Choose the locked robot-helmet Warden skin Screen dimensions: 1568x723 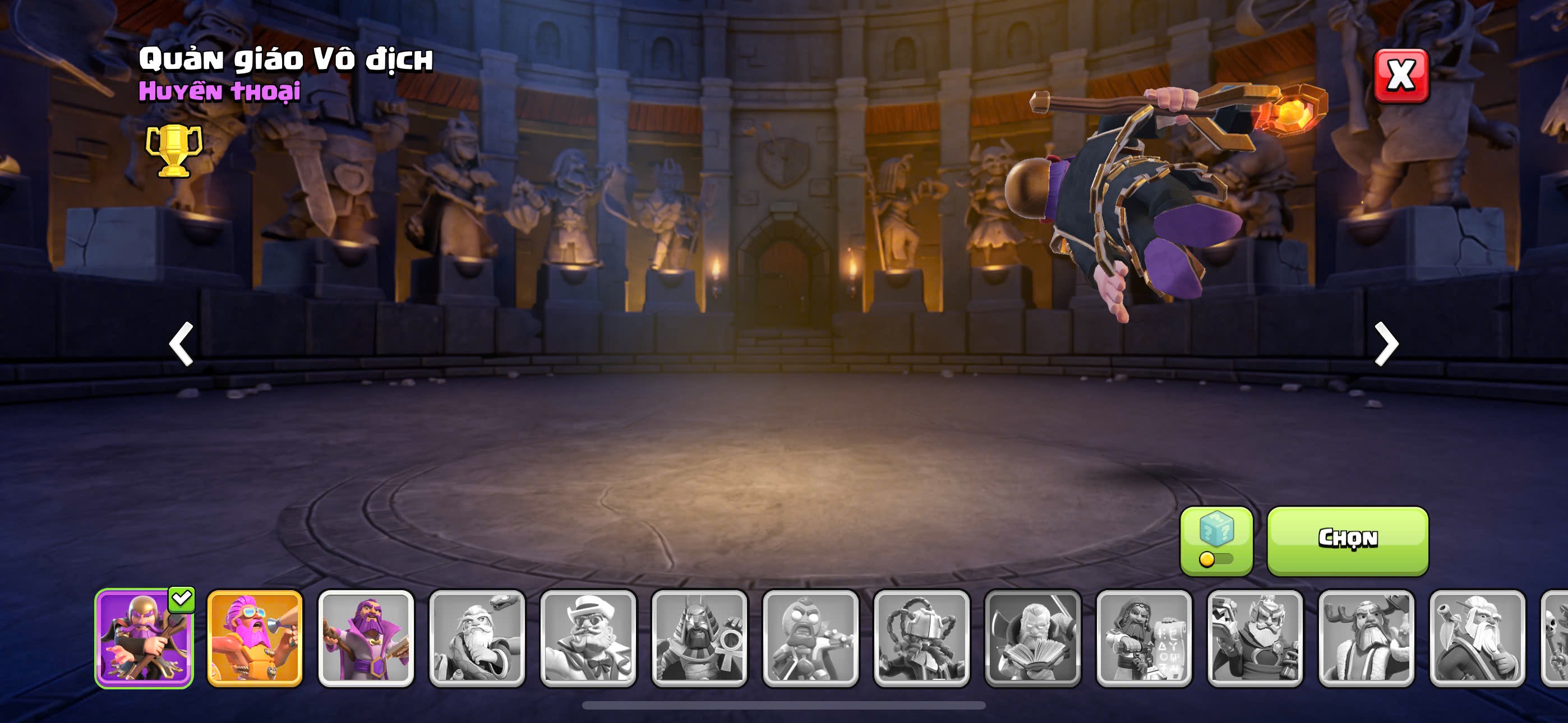(x=921, y=638)
